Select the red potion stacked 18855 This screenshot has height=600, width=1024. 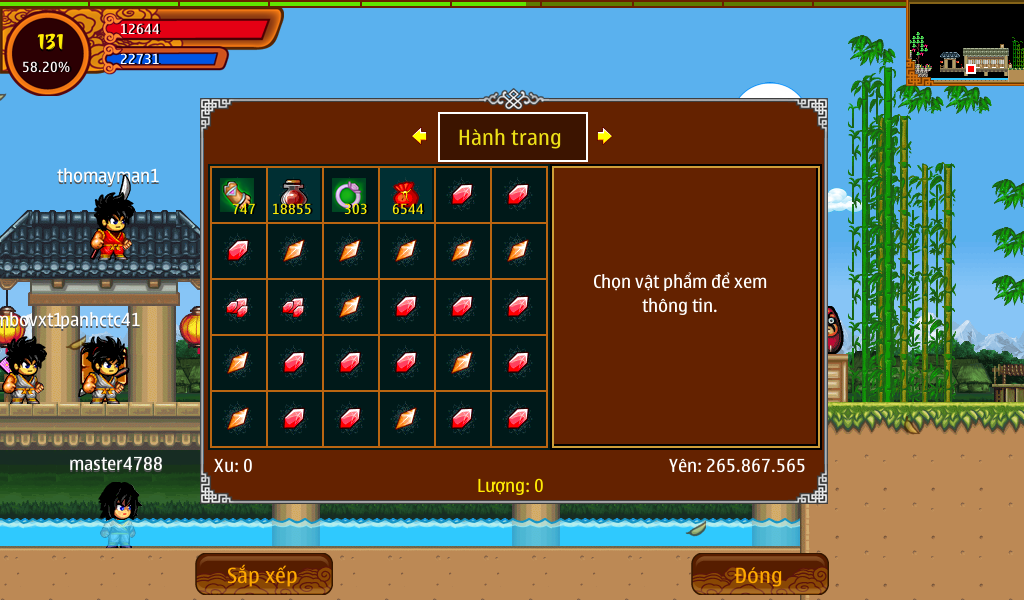pos(294,195)
